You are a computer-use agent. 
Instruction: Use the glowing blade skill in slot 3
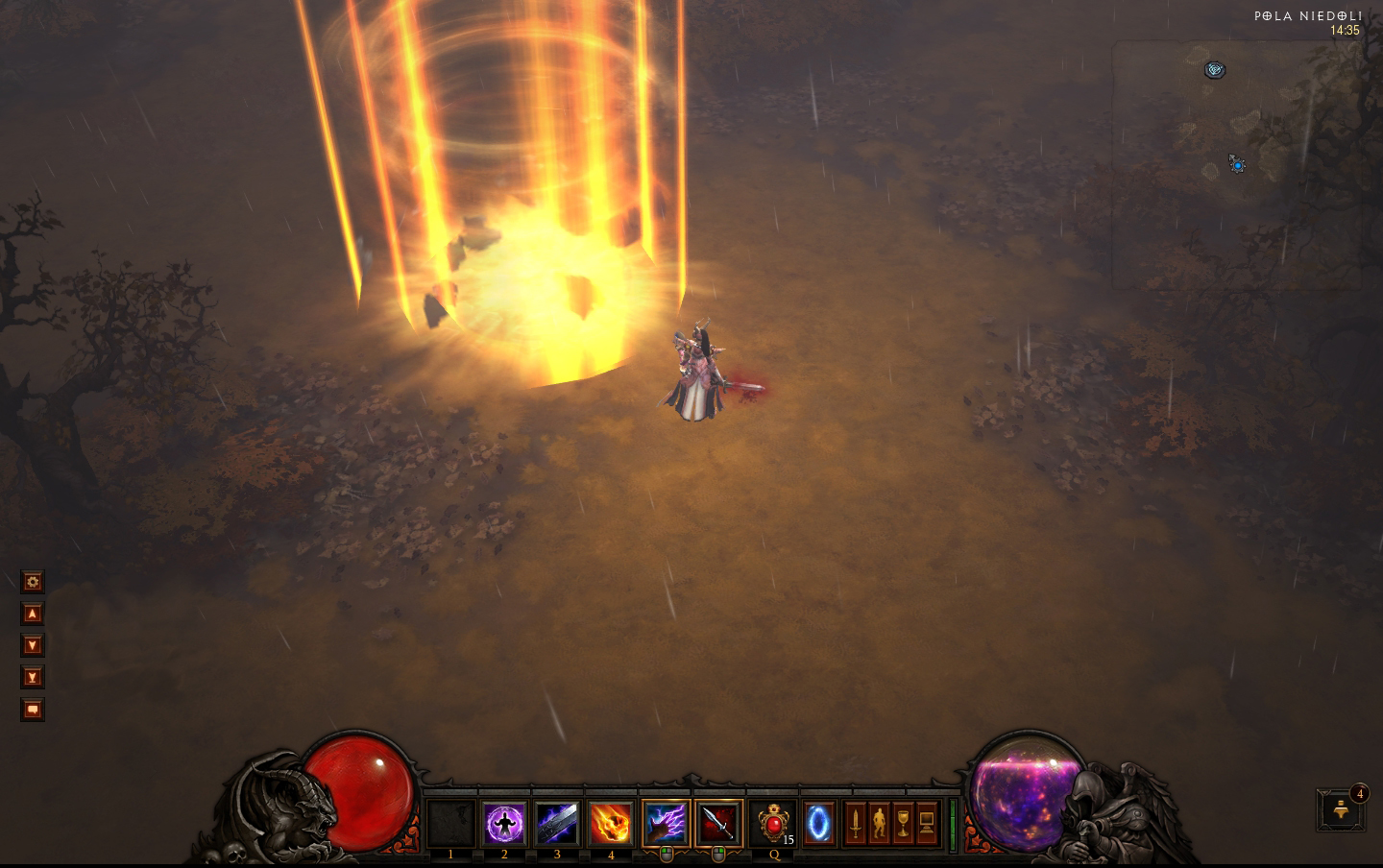click(557, 823)
